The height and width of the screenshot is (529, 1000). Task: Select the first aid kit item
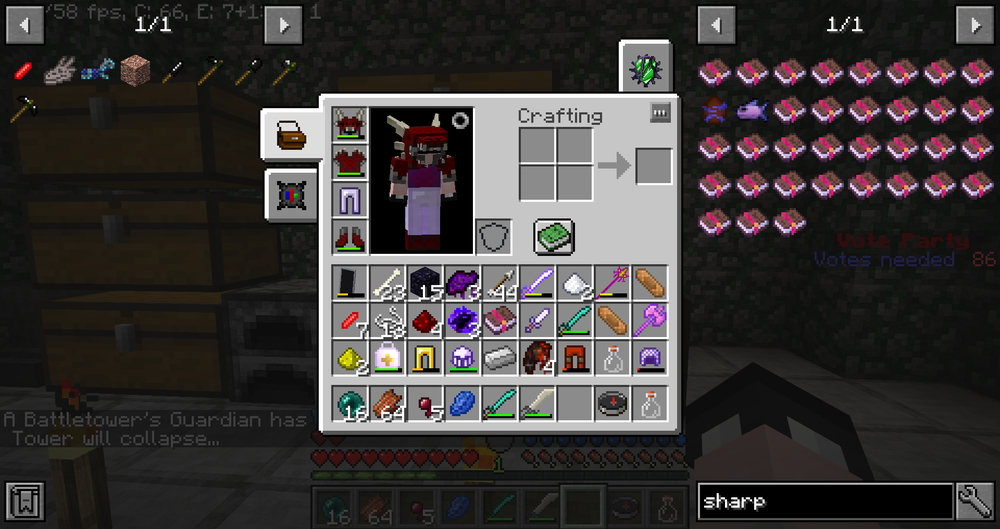386,358
